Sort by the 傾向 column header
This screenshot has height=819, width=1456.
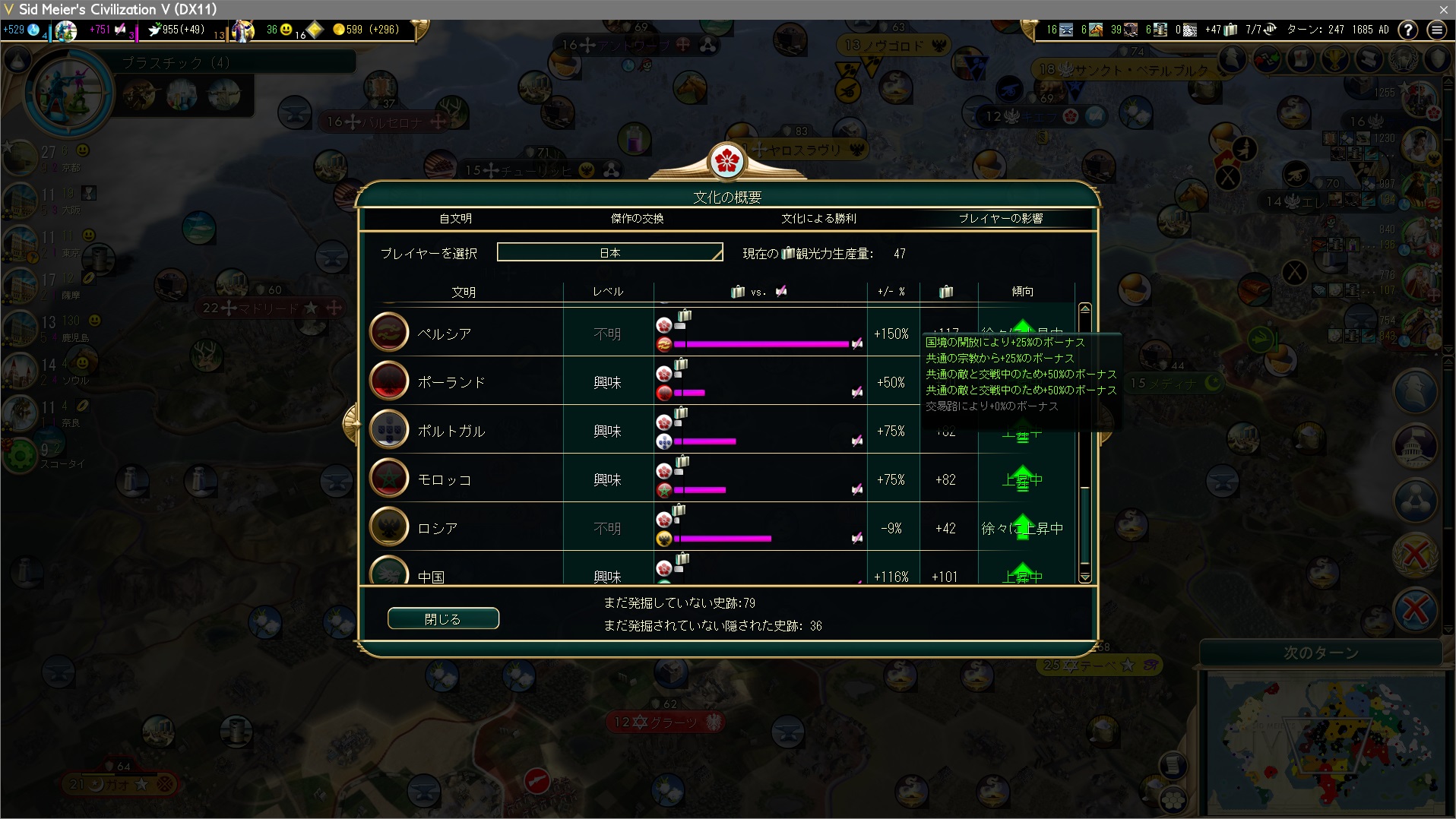(1022, 292)
